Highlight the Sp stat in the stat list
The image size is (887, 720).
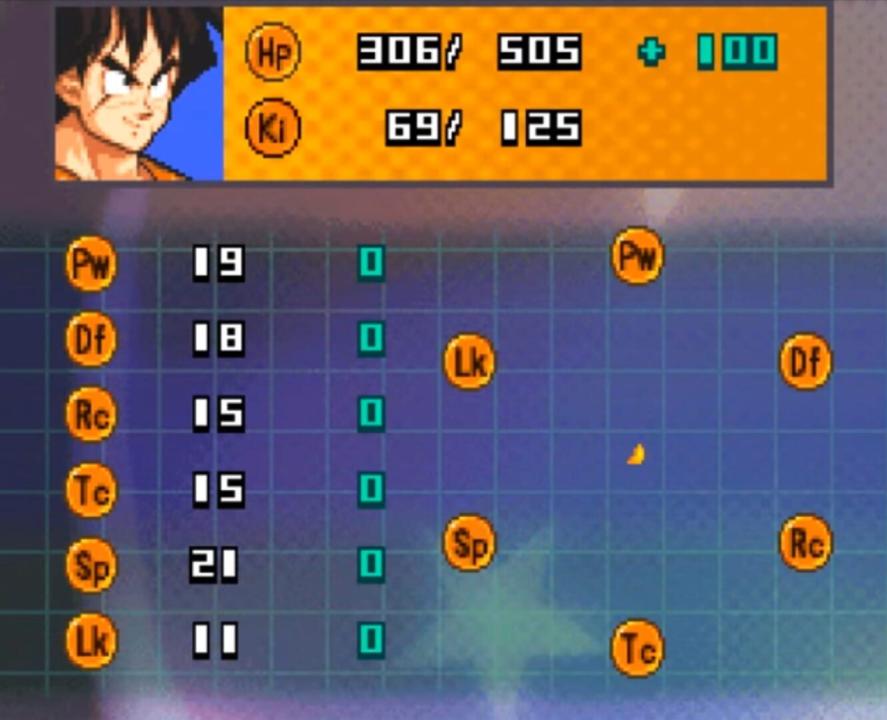pos(91,565)
